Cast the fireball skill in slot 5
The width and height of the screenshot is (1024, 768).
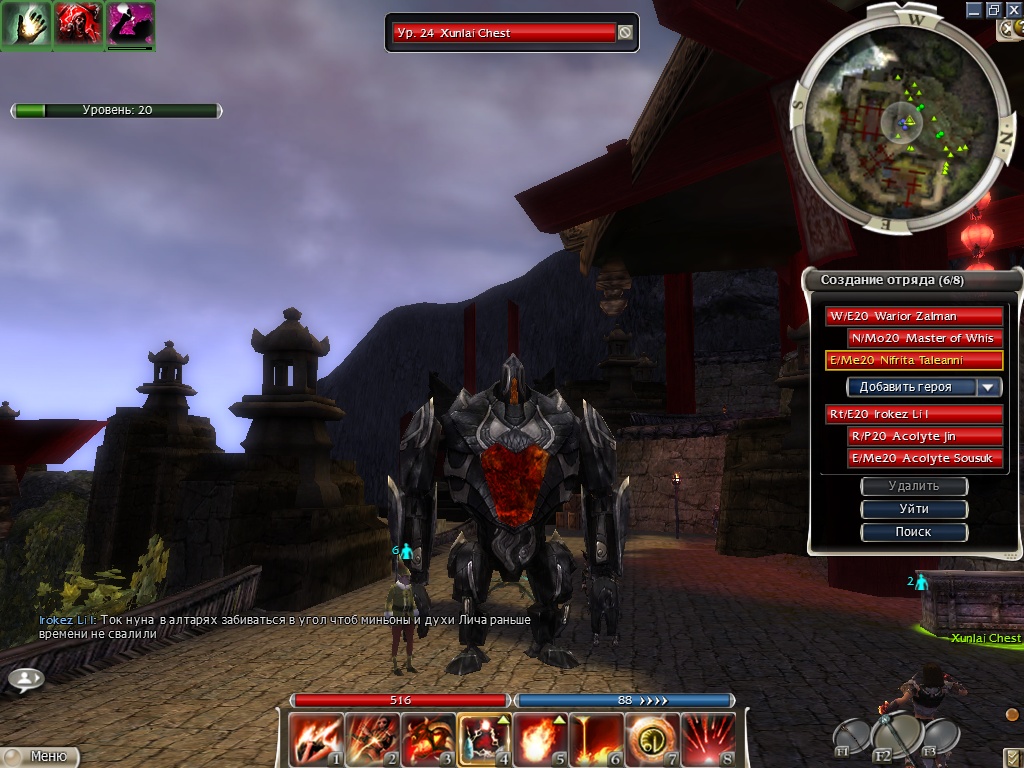click(538, 738)
